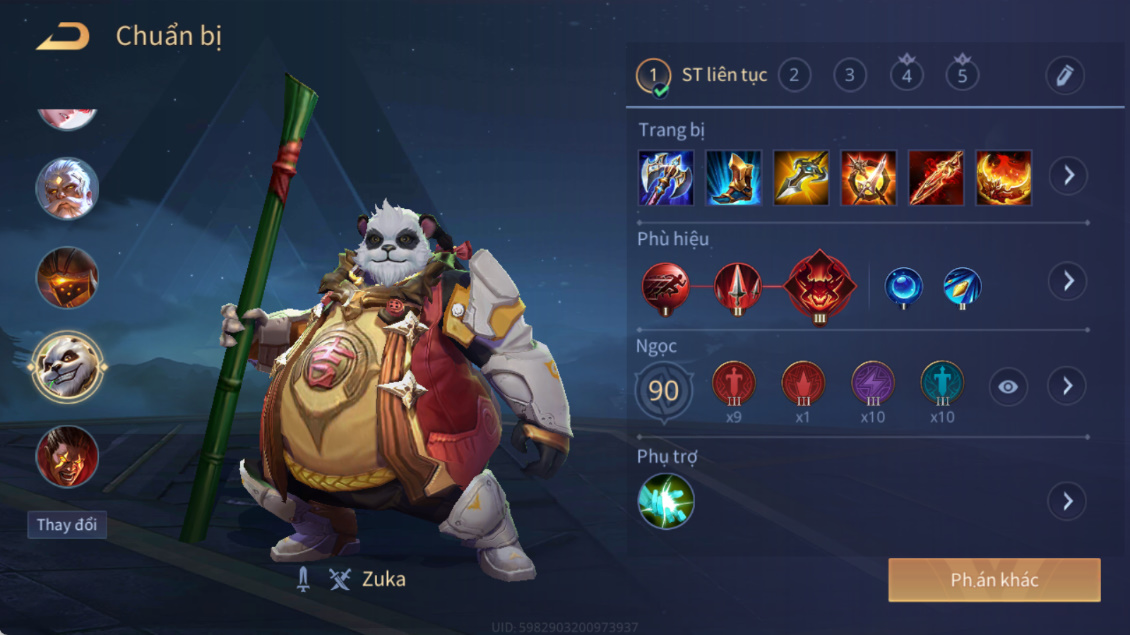1130x635 pixels.
Task: Select the white-bearded old man hero portrait
Action: point(67,189)
